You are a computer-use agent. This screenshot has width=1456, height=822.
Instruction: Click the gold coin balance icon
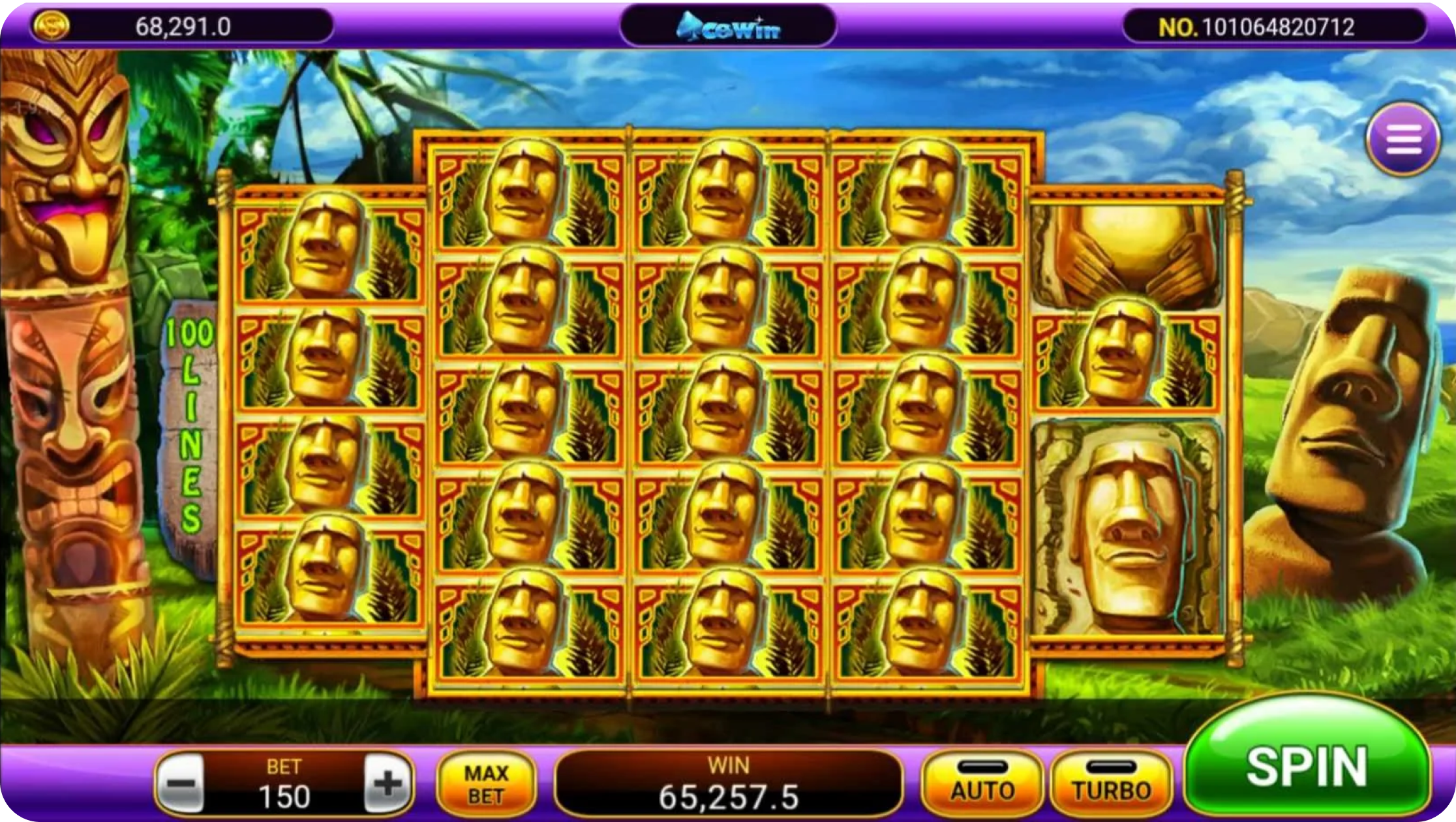tap(50, 27)
